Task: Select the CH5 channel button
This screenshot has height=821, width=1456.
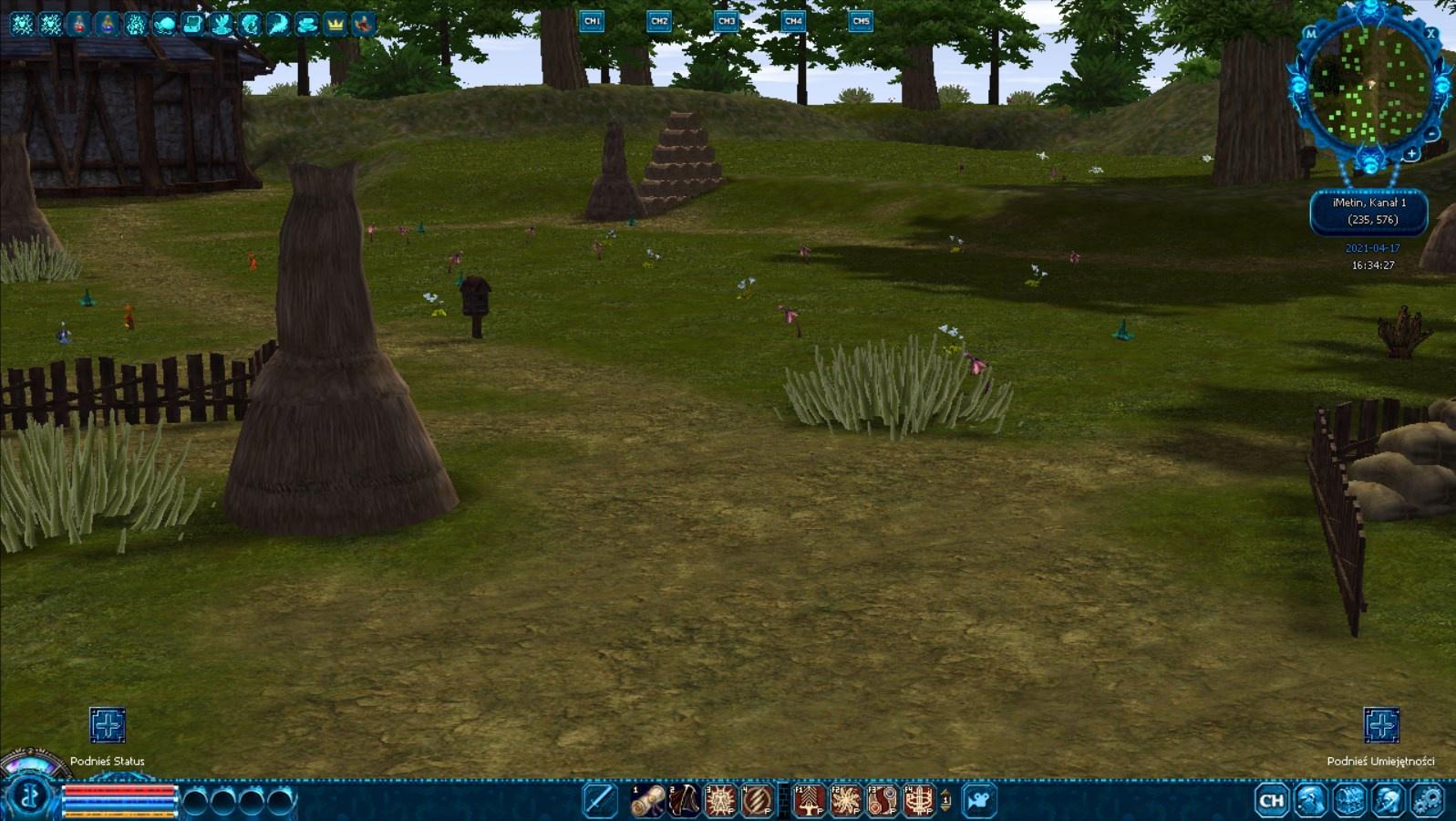Action: click(x=860, y=21)
